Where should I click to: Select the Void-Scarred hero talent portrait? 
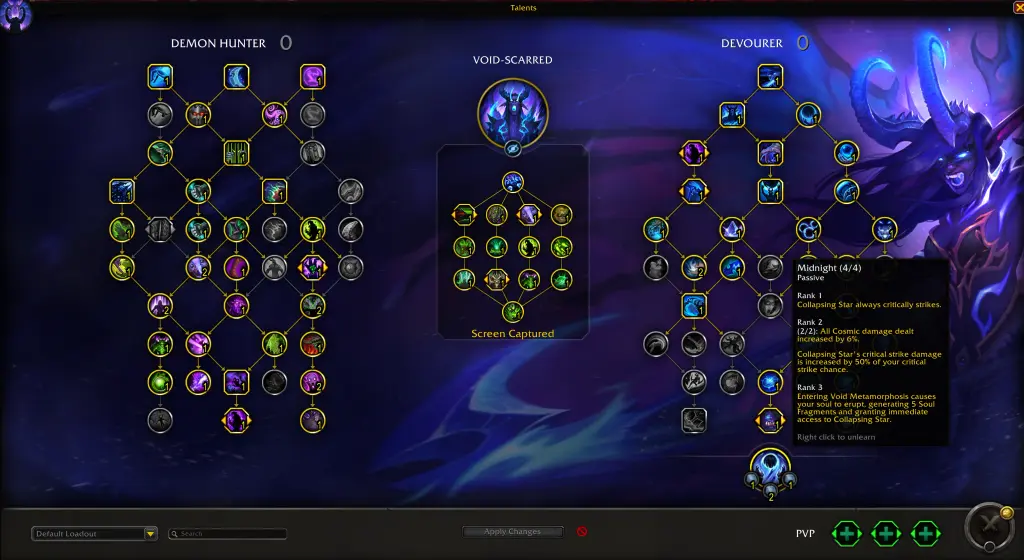(x=511, y=108)
